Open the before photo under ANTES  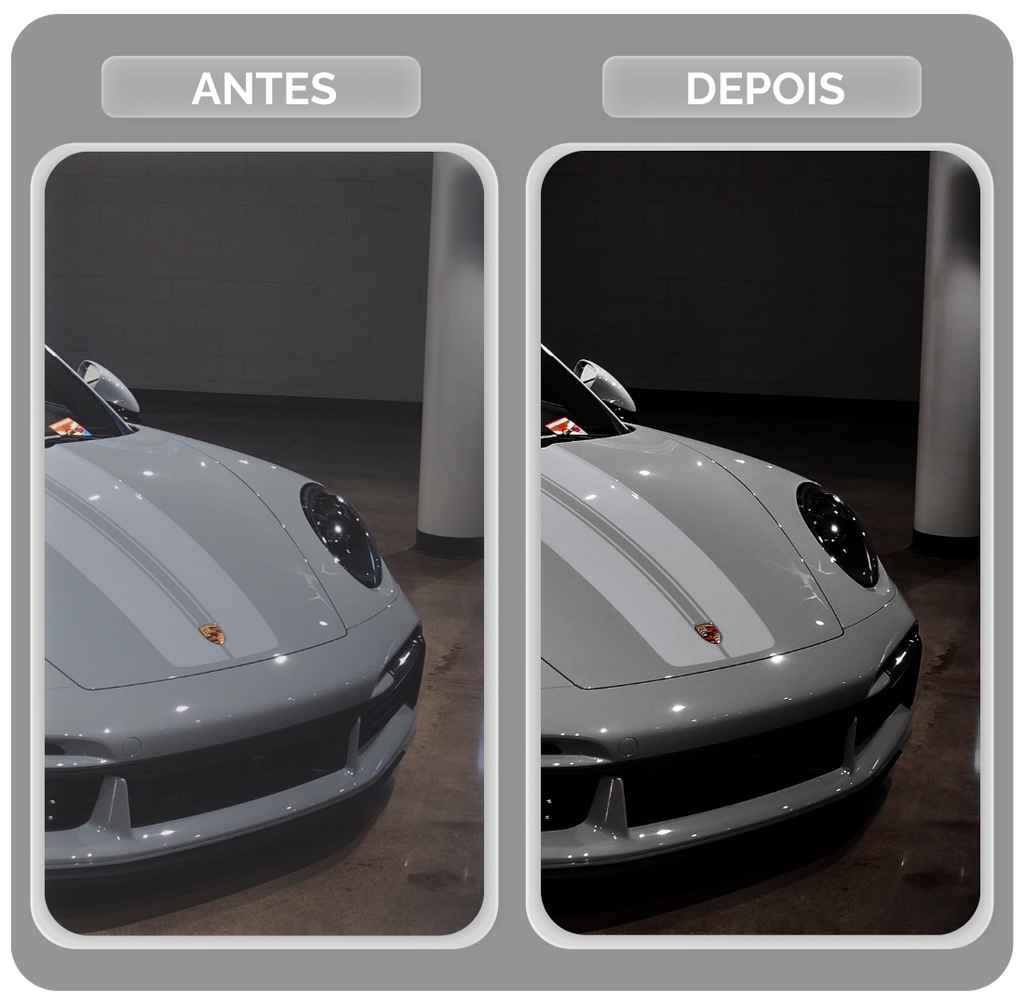264,543
